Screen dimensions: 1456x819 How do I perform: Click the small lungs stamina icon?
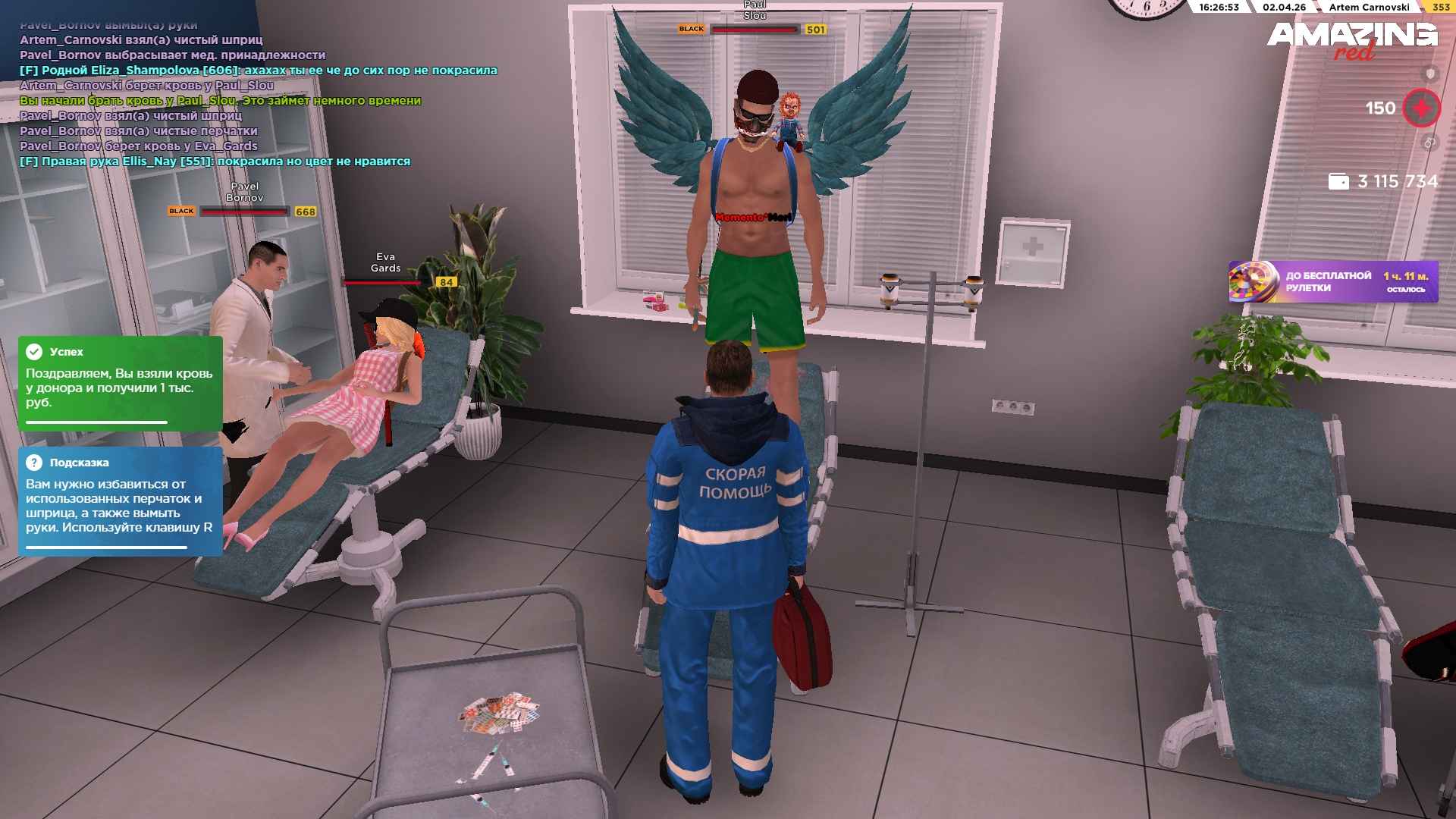point(1429,143)
